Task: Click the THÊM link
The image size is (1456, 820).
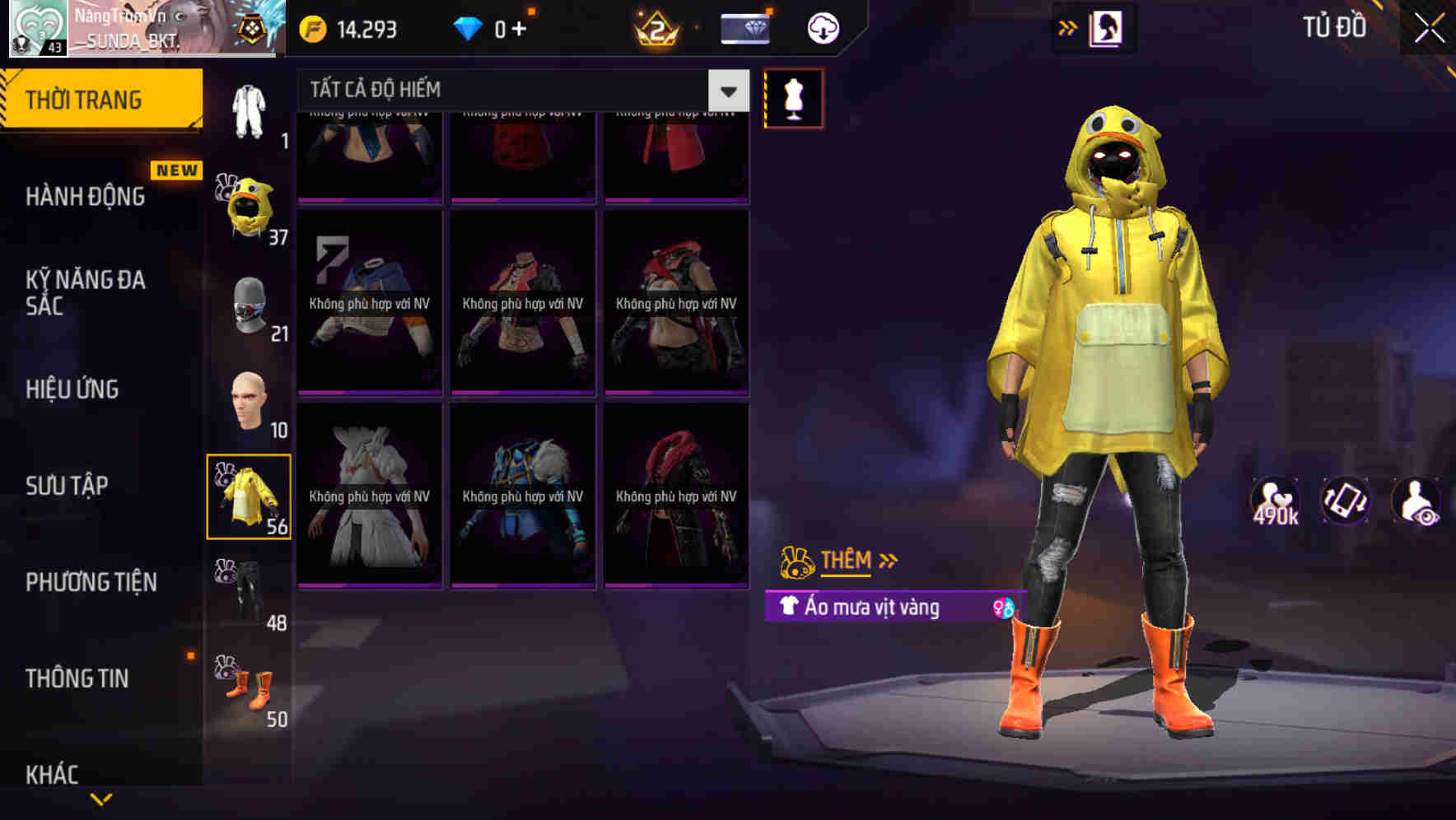Action: 847,560
